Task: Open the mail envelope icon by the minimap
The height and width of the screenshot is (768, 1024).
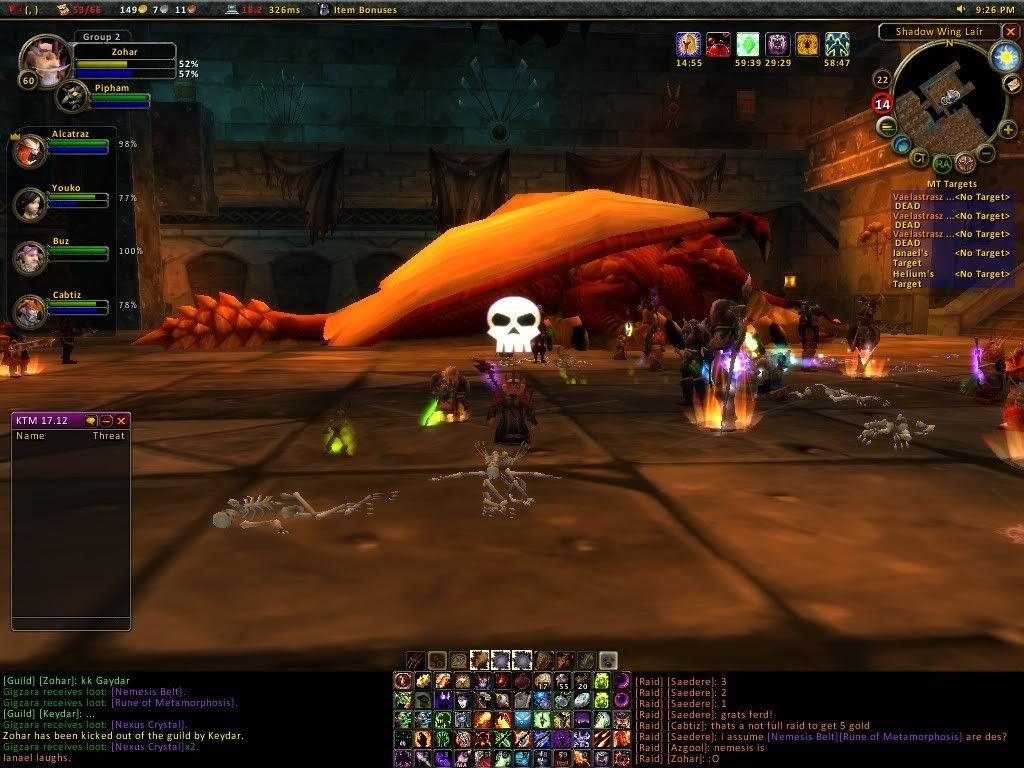Action: (1012, 85)
